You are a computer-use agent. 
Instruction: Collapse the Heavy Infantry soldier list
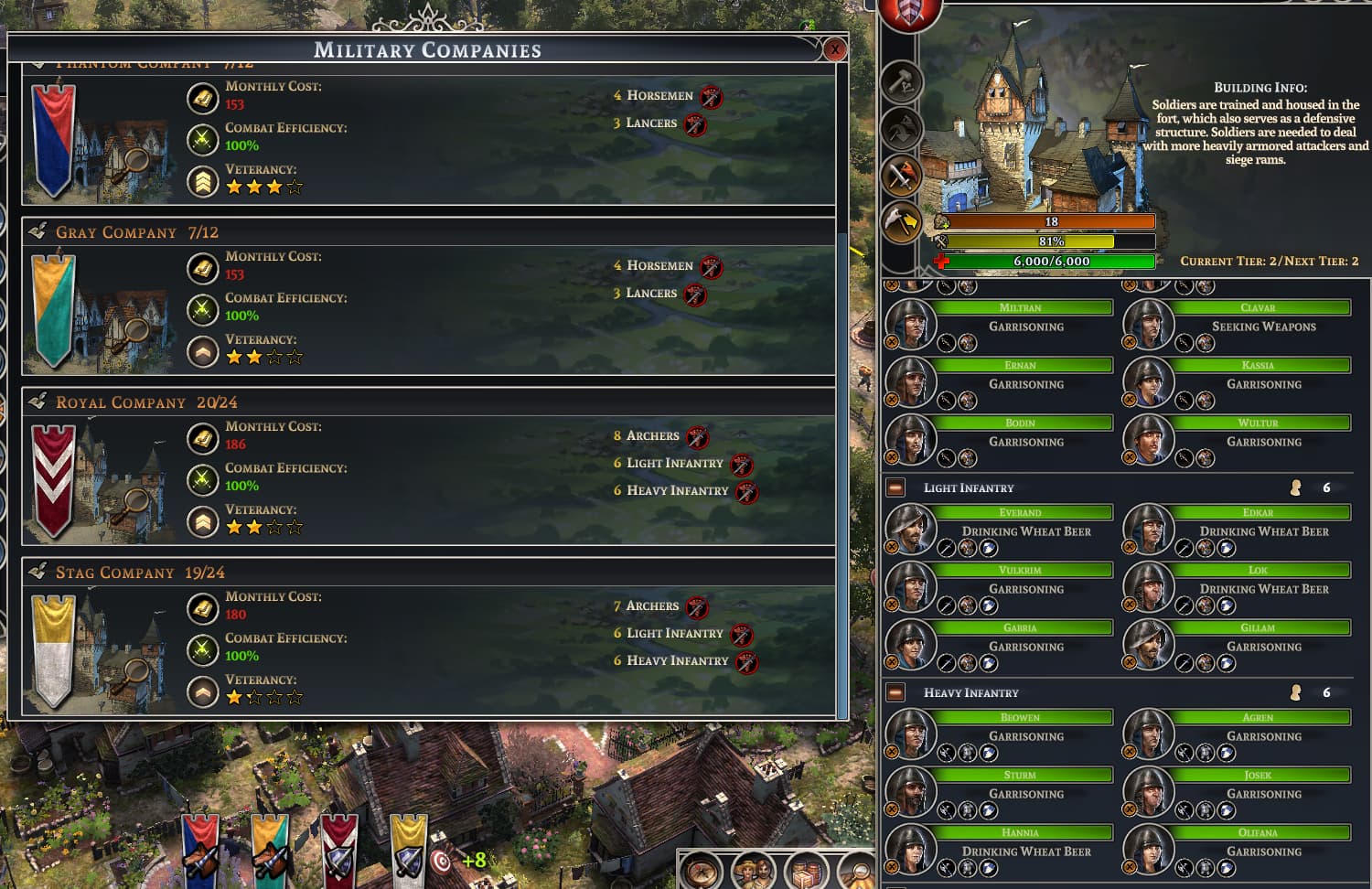coord(895,692)
